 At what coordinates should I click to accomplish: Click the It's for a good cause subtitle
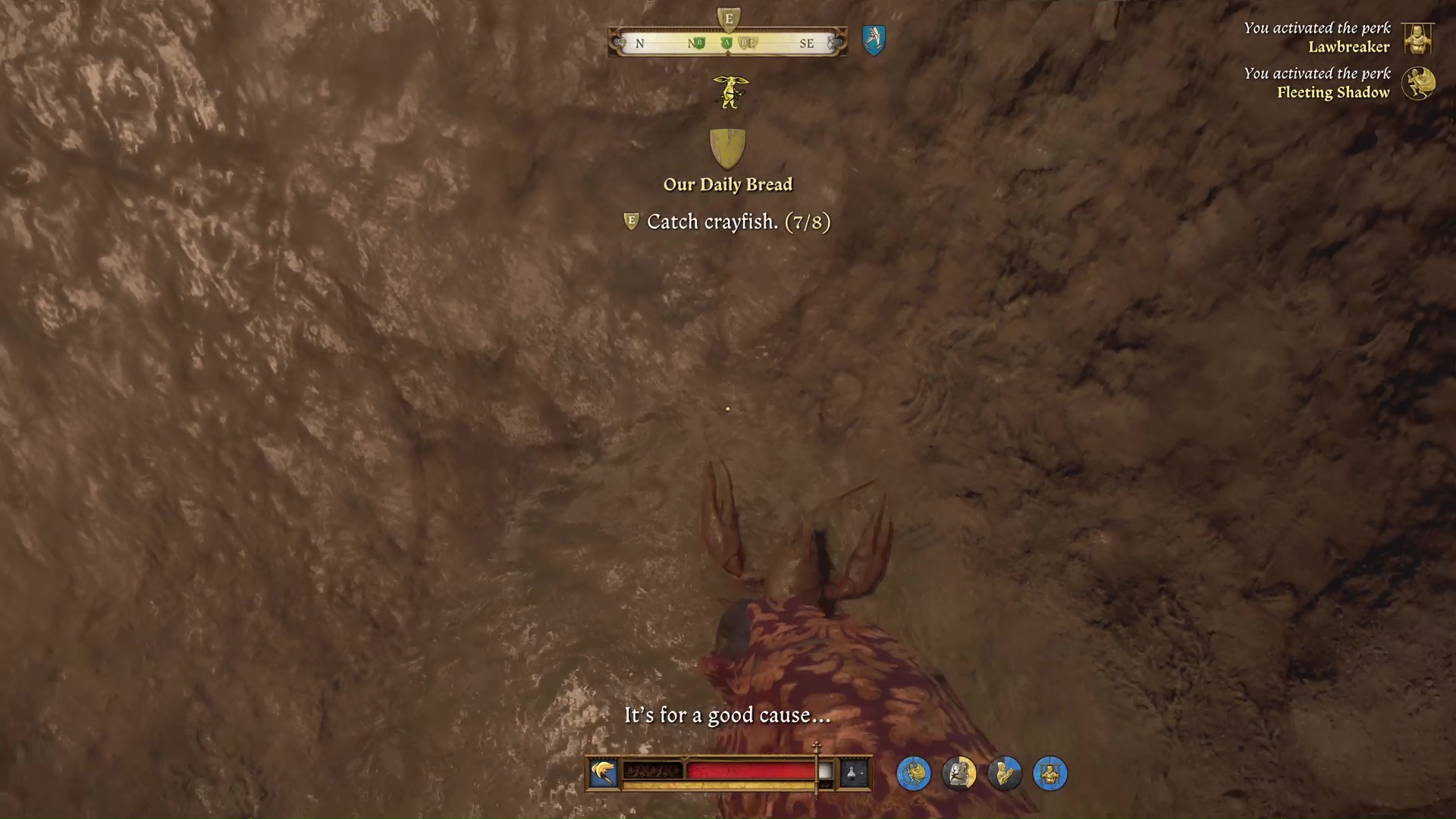[x=727, y=714]
